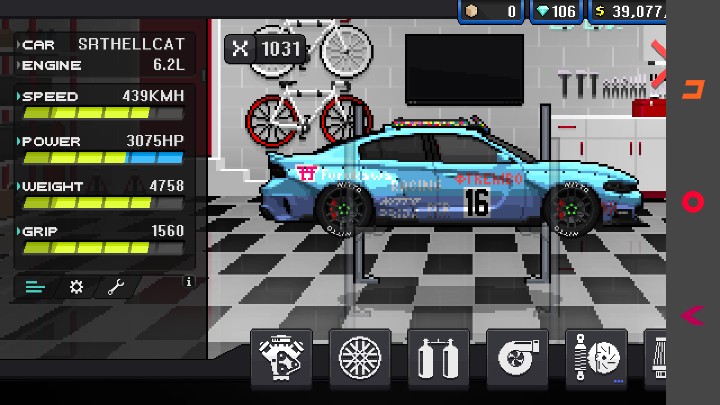
Task: Open the cash balance counter
Action: (630, 11)
